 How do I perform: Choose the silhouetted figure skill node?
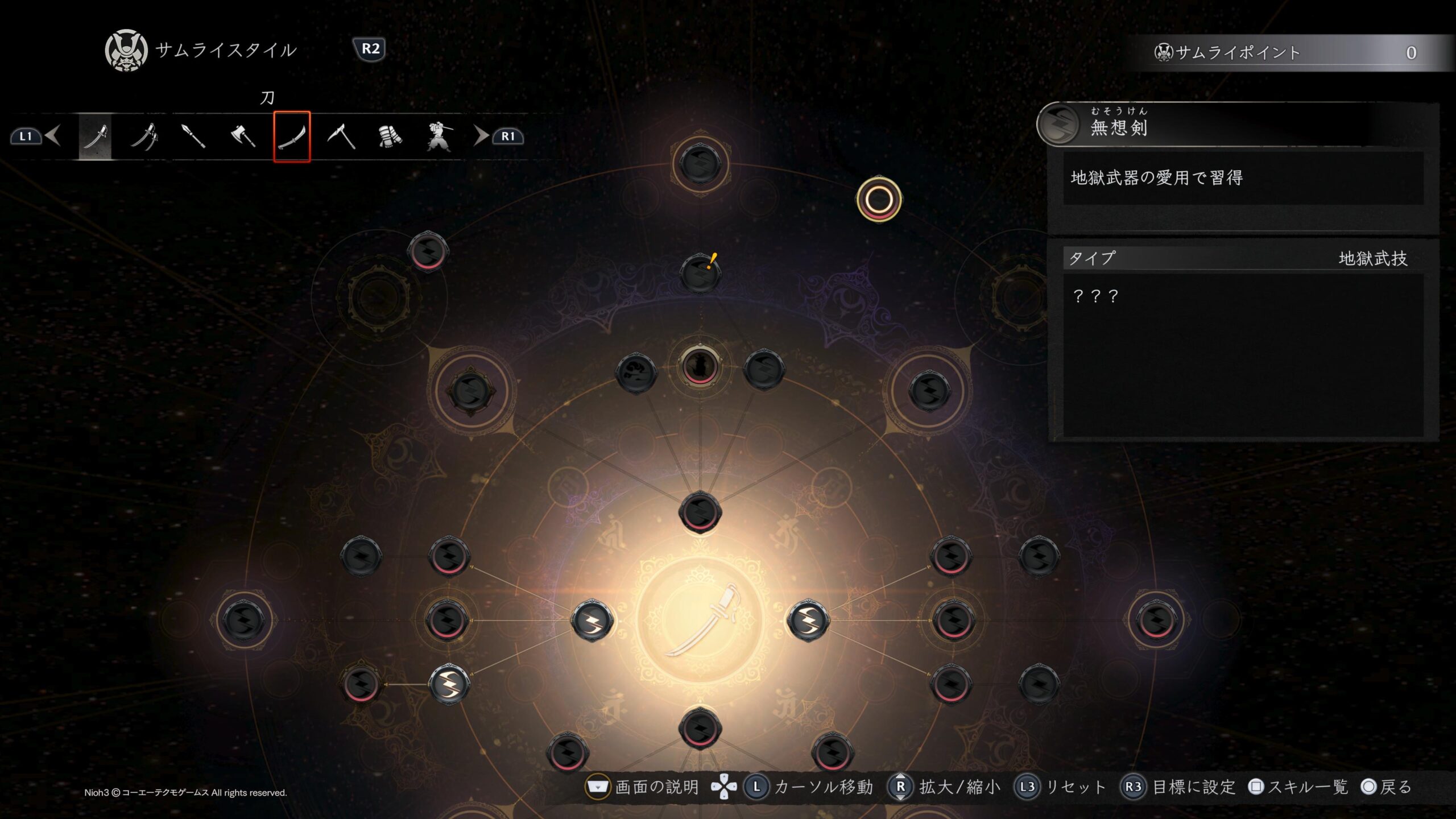click(700, 365)
